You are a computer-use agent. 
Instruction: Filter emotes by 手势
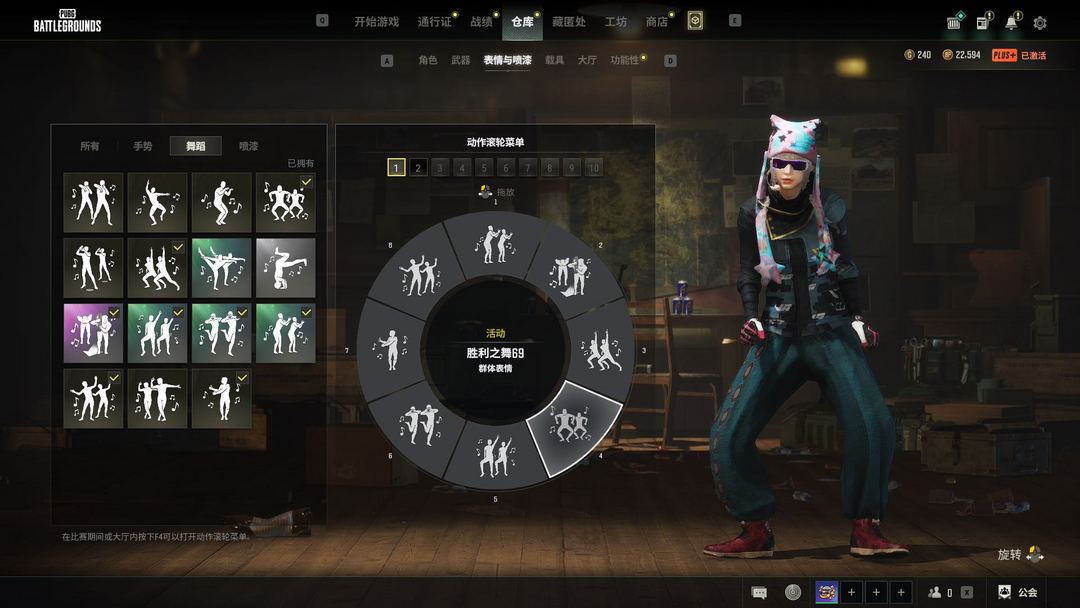pyautogui.click(x=143, y=146)
